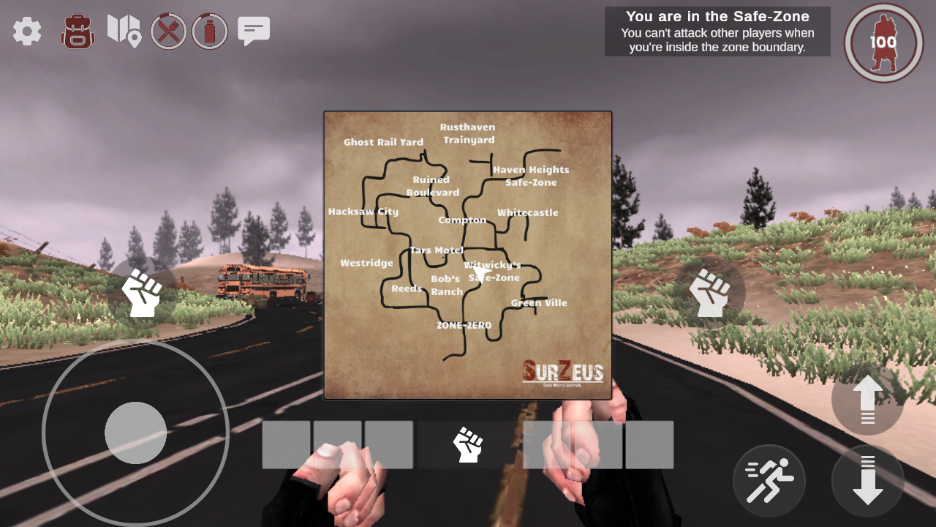Tap the fist attack button above the jump arrow

710,293
